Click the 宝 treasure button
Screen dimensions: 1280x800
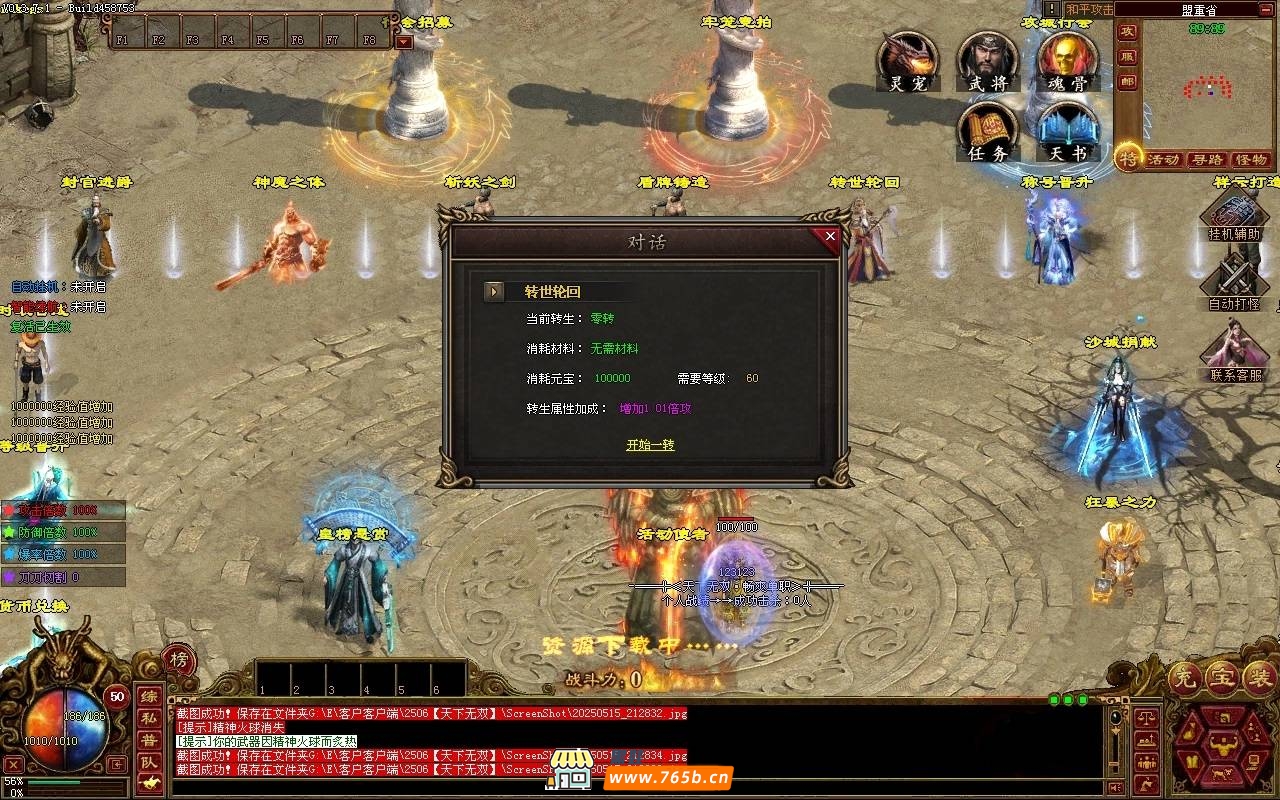coord(1221,677)
